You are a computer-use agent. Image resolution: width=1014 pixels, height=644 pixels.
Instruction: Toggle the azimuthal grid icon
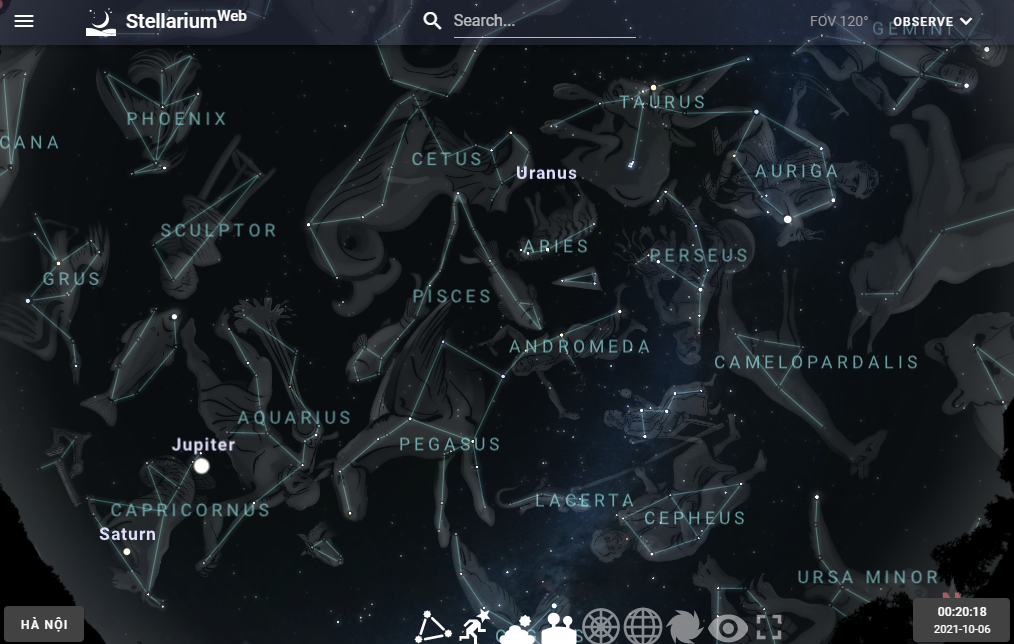[602, 628]
